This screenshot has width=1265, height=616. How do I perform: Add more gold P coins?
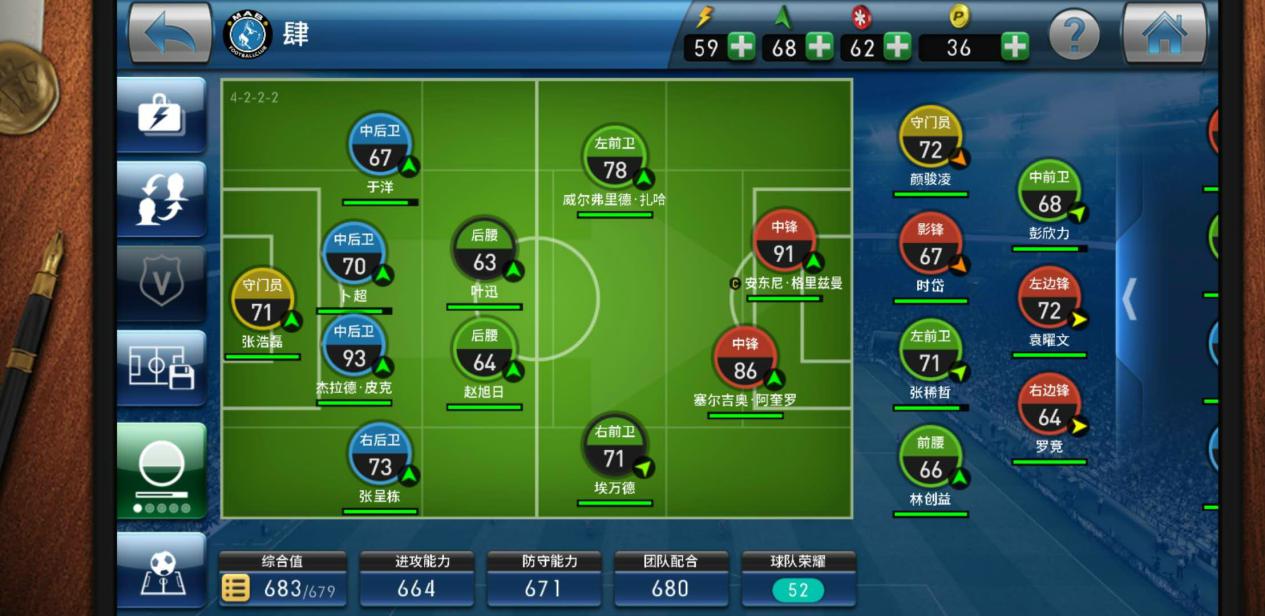1014,47
